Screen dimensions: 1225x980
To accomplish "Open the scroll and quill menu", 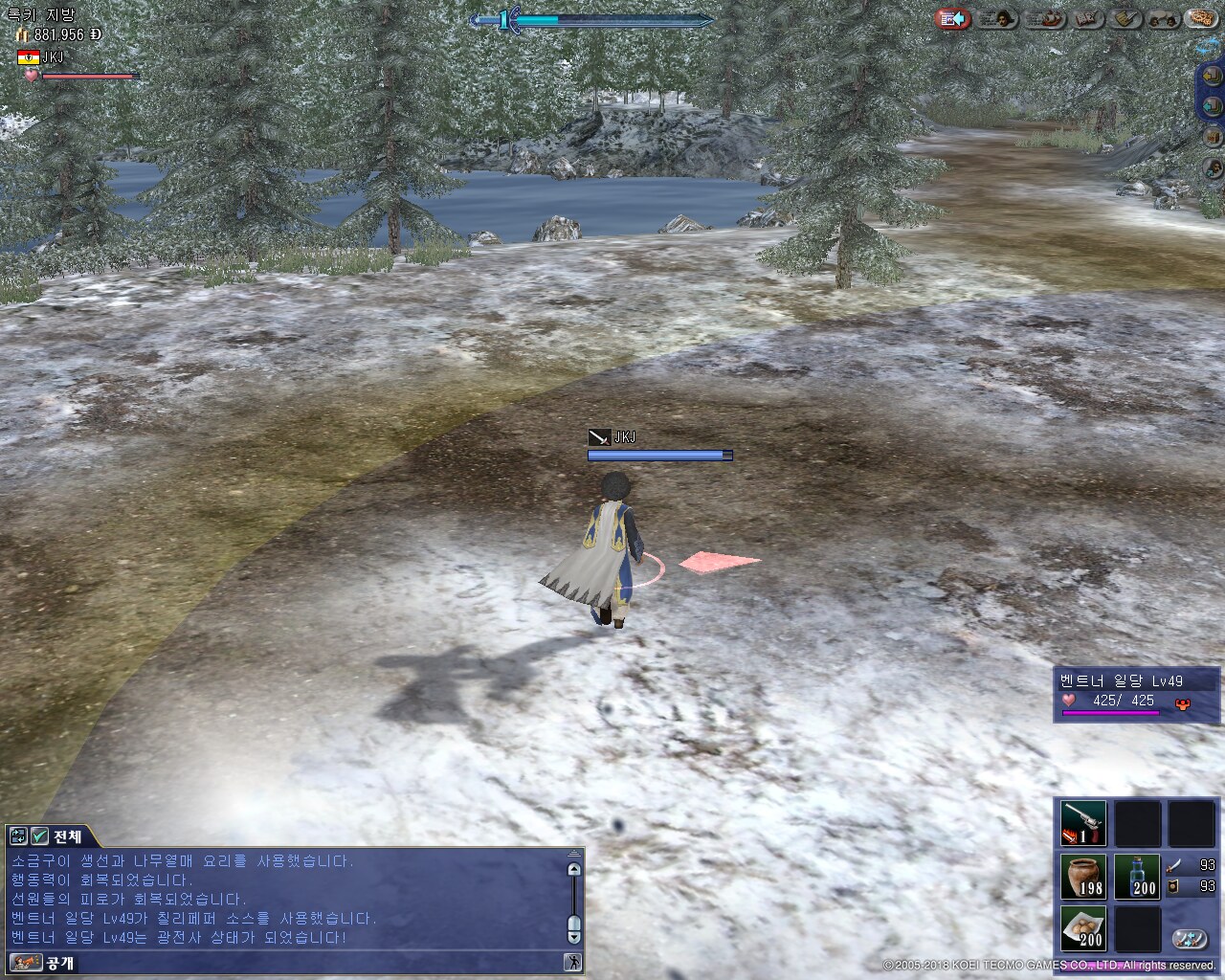I will coord(1126,19).
